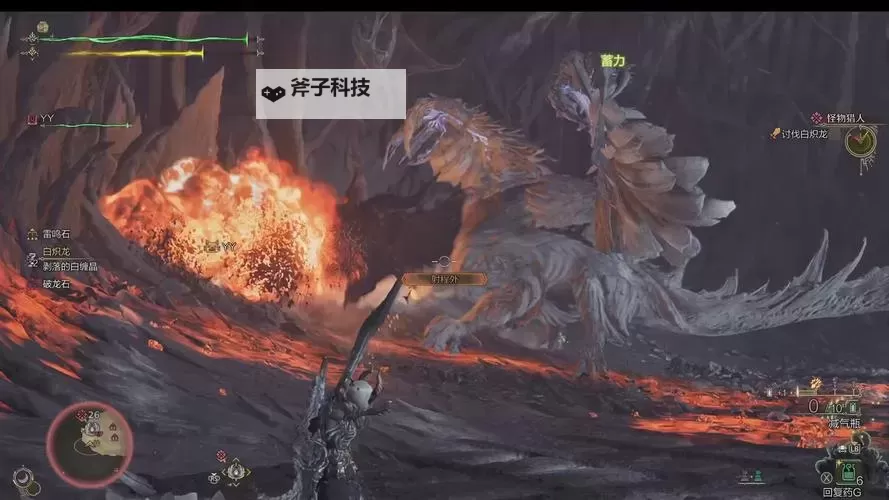Select the 减气瓶 coating entry
Screen dimensions: 889x500
coord(846,425)
